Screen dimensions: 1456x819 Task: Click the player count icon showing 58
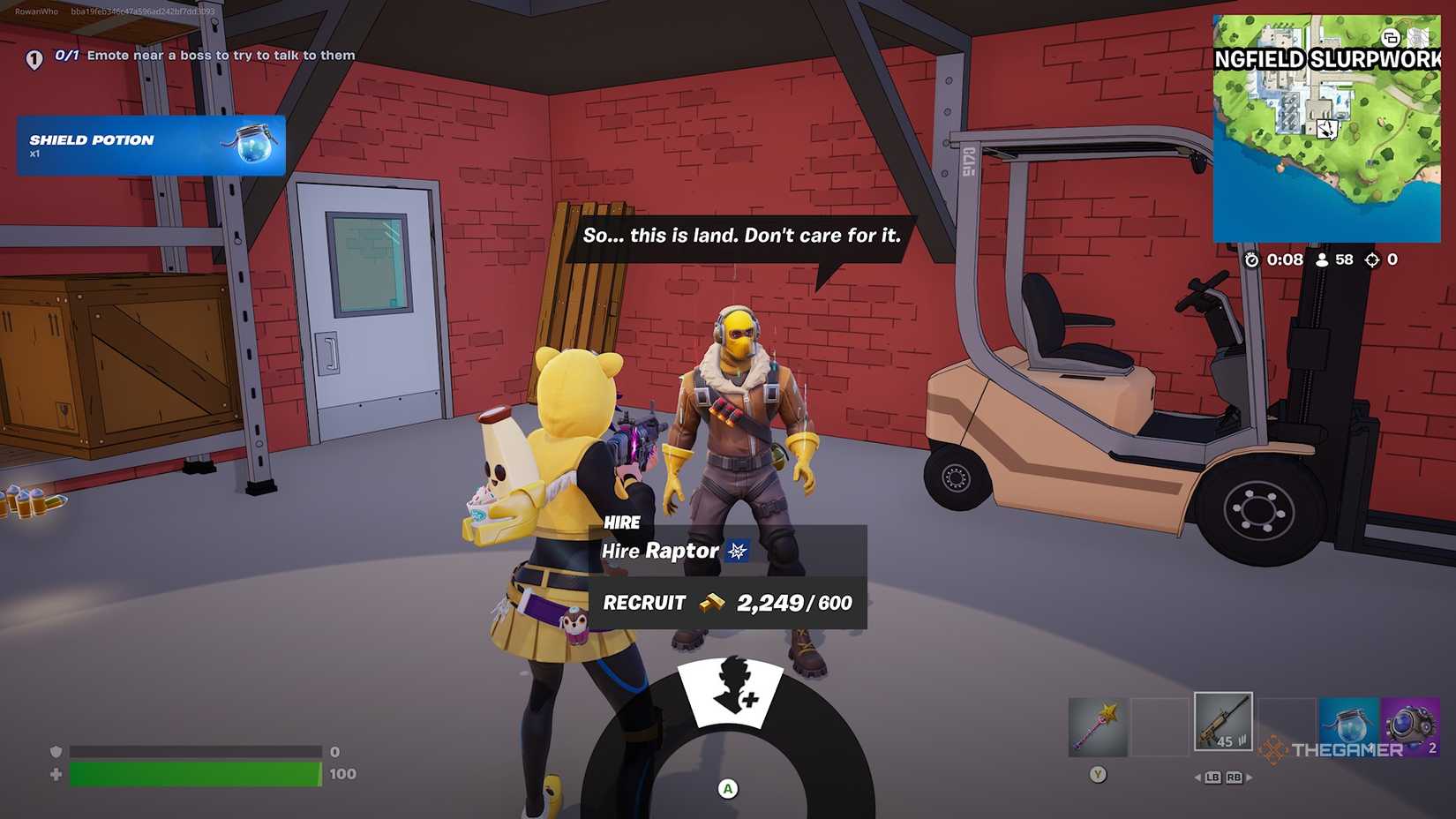click(1321, 260)
